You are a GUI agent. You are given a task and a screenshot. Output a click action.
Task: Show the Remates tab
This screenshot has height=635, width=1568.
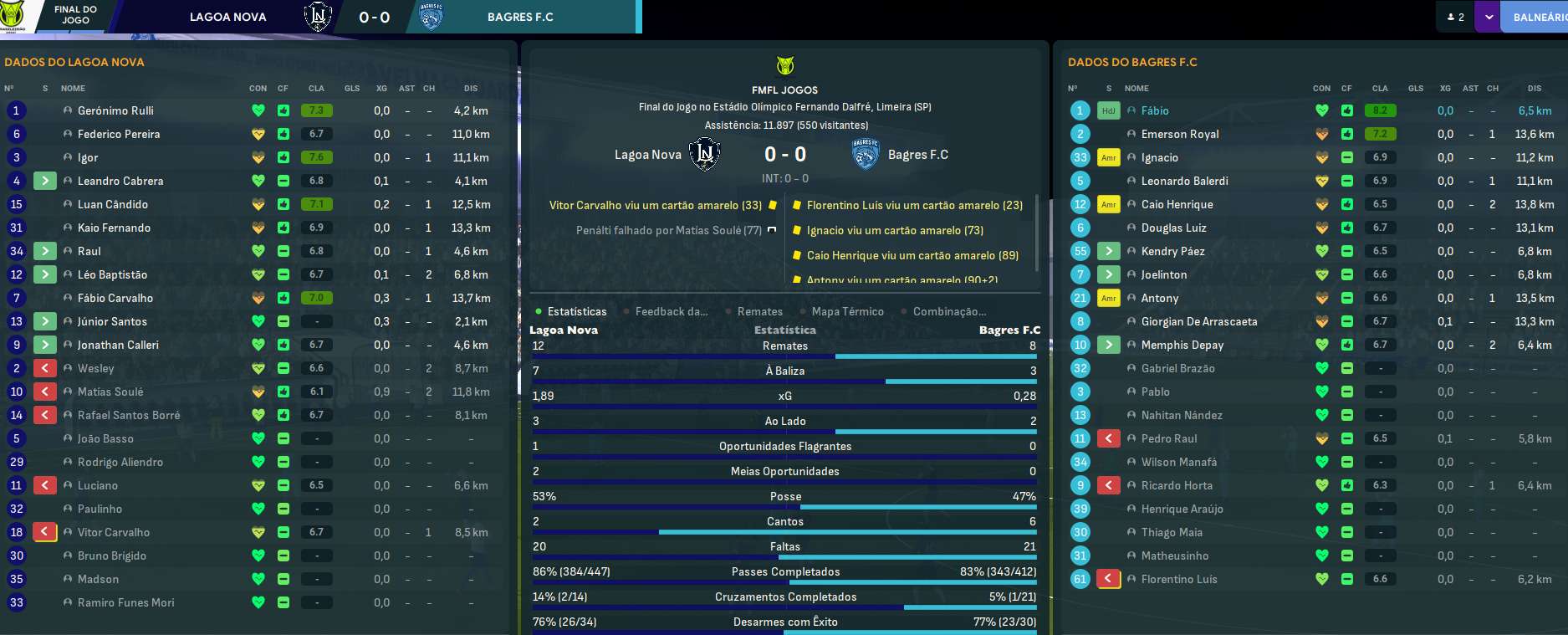pos(759,311)
